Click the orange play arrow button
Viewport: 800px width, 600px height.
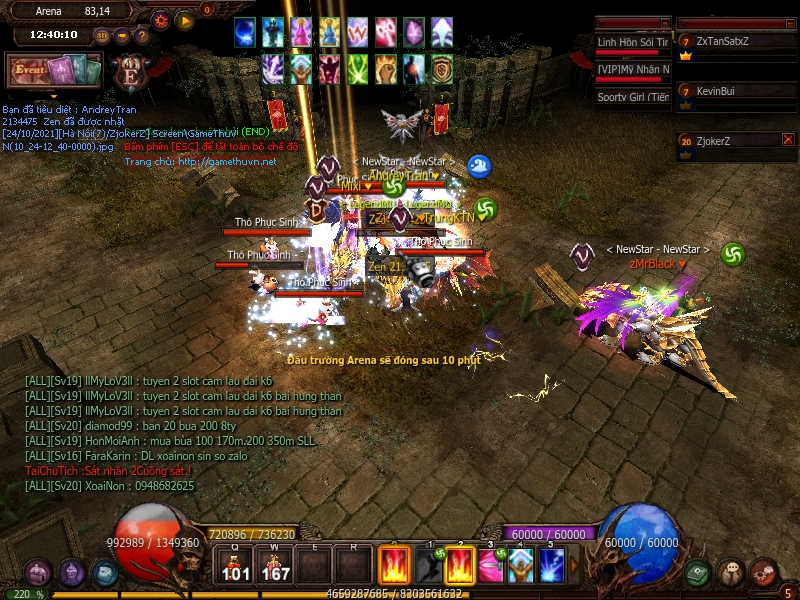coord(185,20)
